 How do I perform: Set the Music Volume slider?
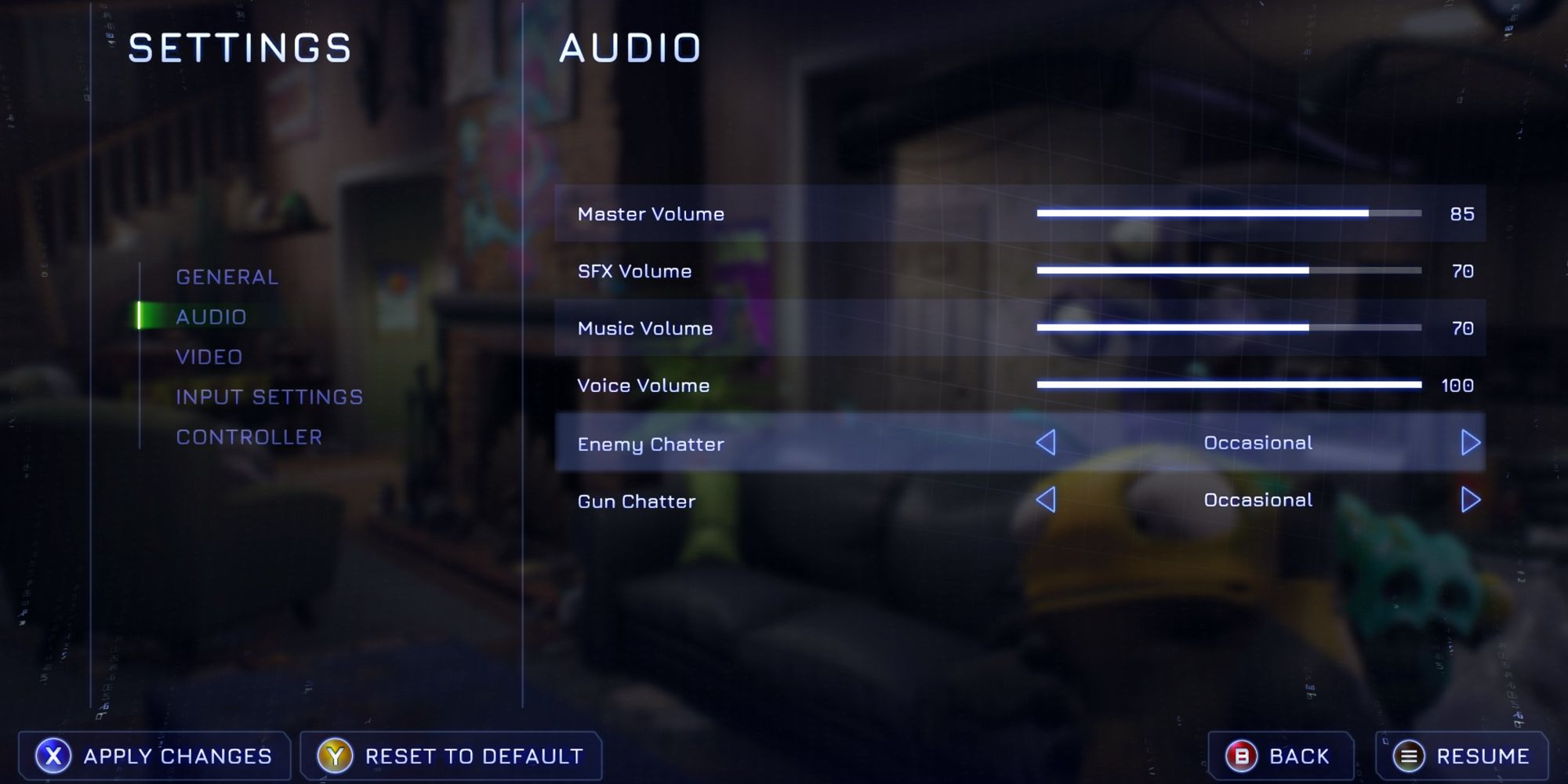point(1229,328)
